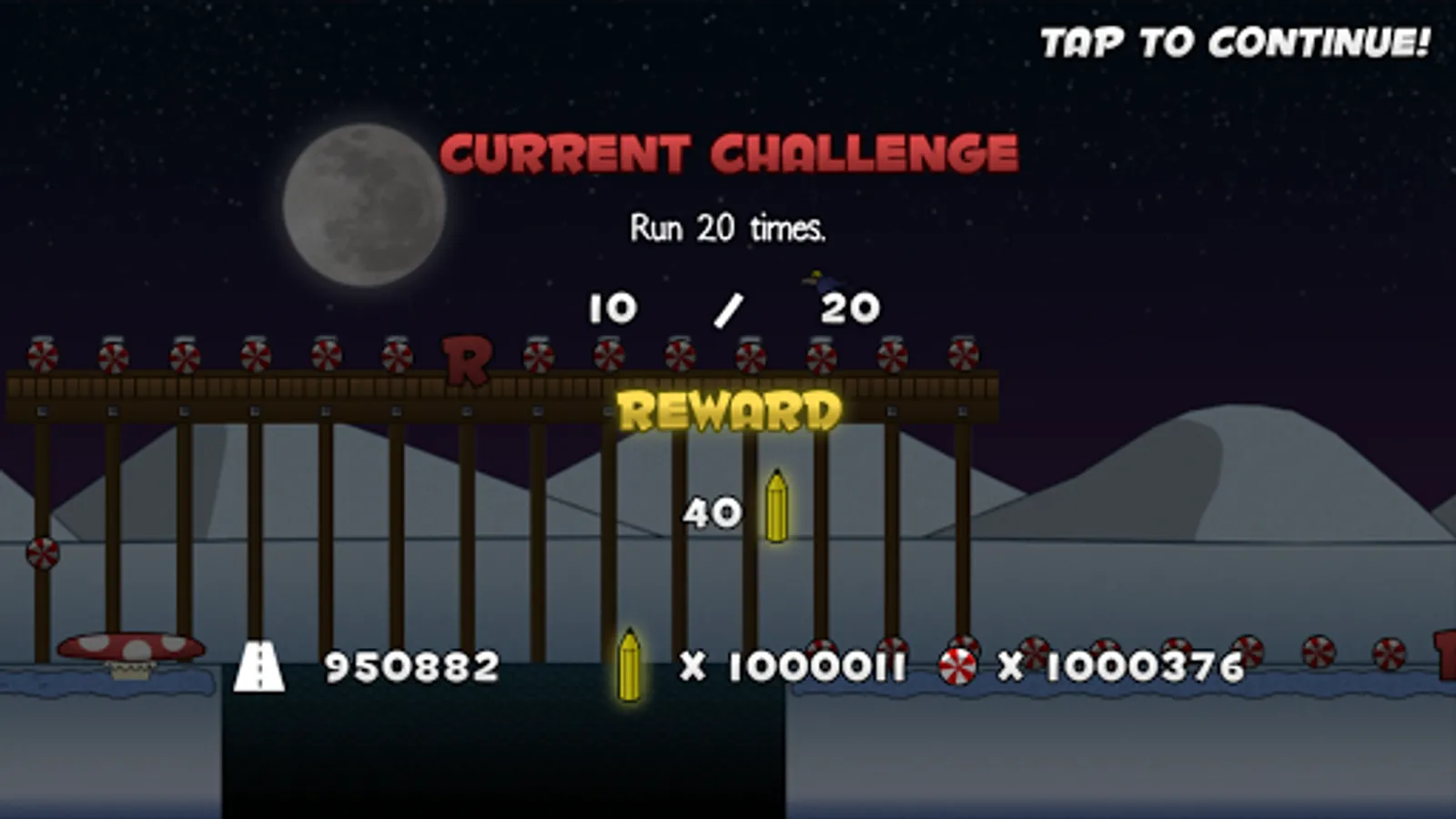1456x819 pixels.
Task: Click the glowing pencil icon next to 1000011
Action: click(x=630, y=664)
